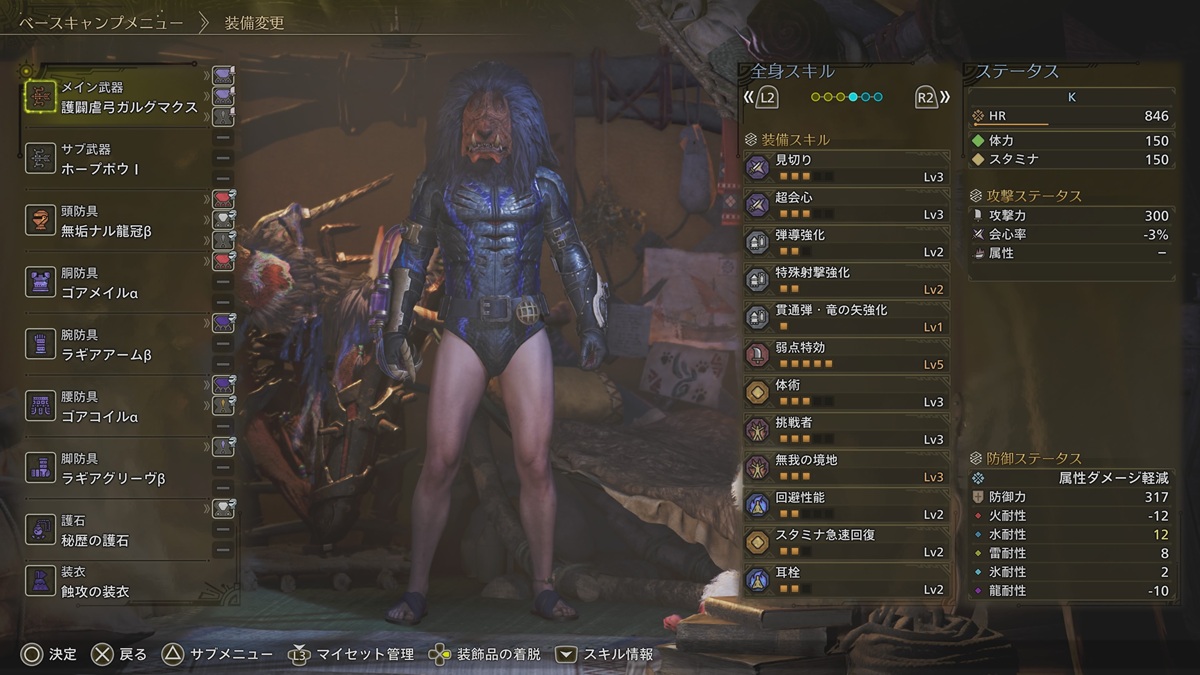Screen dimensions: 1200x675
Task: Select the 超会心 skill row
Action: 846,204
